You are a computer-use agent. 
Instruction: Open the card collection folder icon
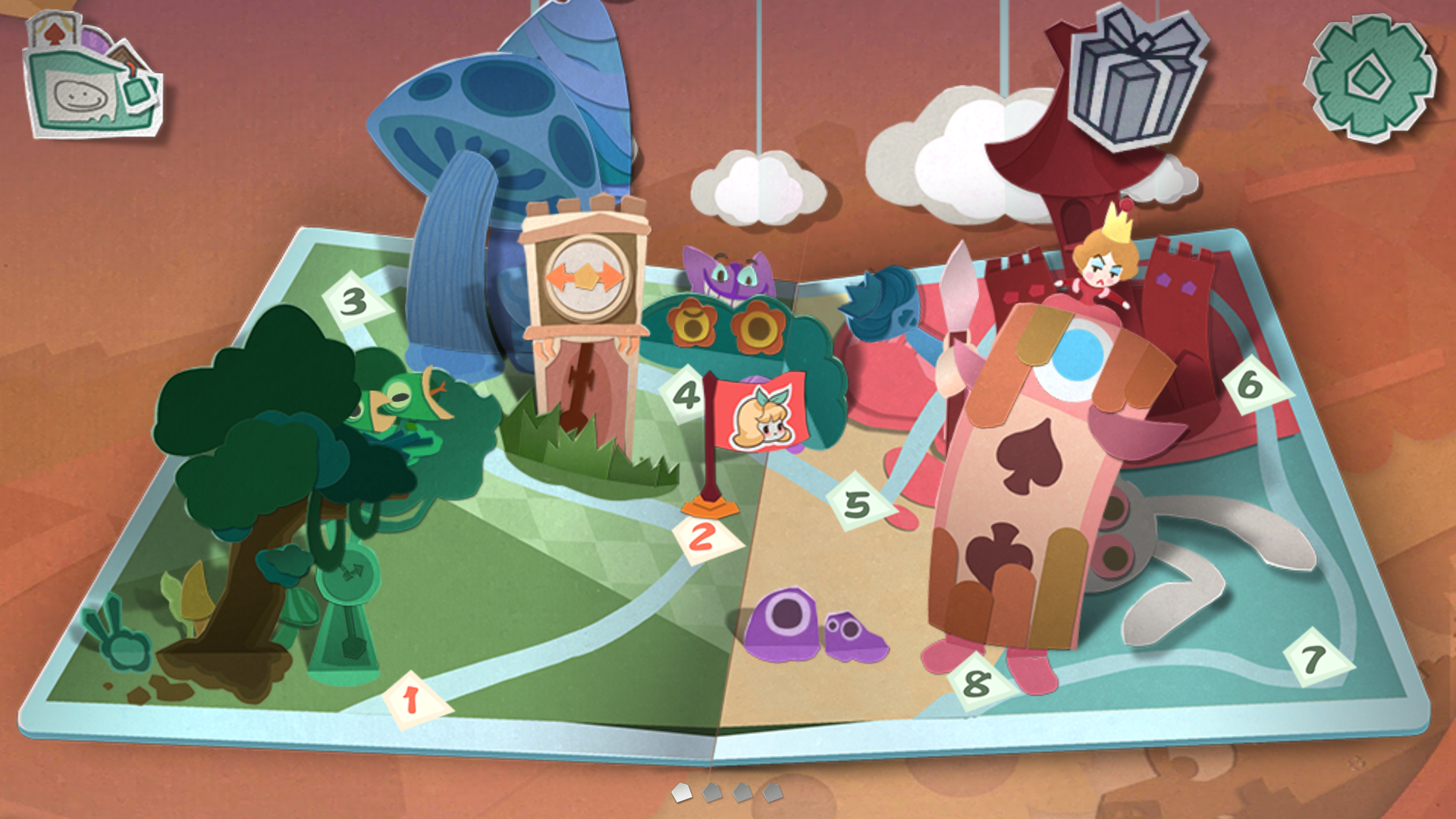[91, 80]
